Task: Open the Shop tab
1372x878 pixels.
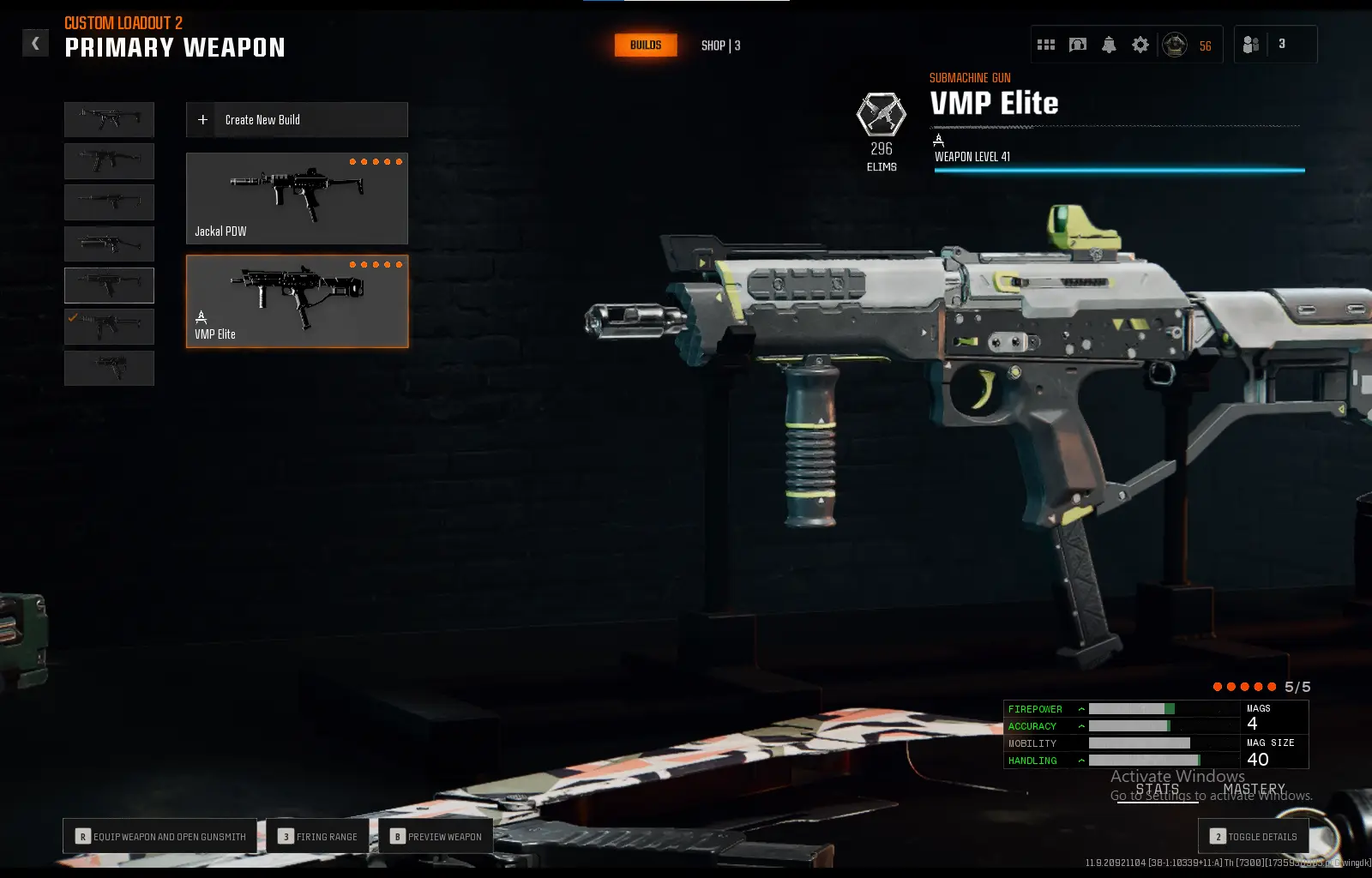Action: pyautogui.click(x=720, y=45)
